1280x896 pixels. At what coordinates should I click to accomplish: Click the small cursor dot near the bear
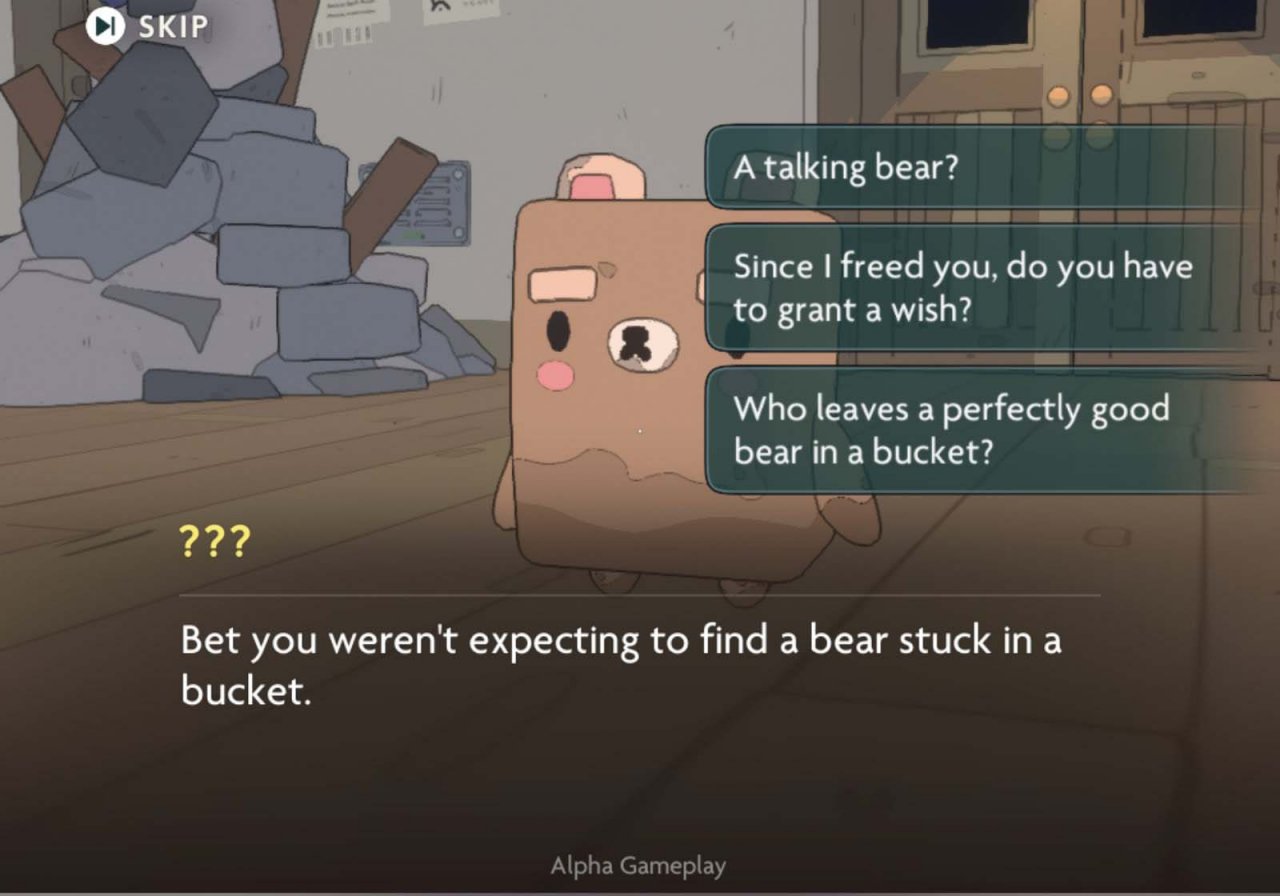tap(638, 428)
